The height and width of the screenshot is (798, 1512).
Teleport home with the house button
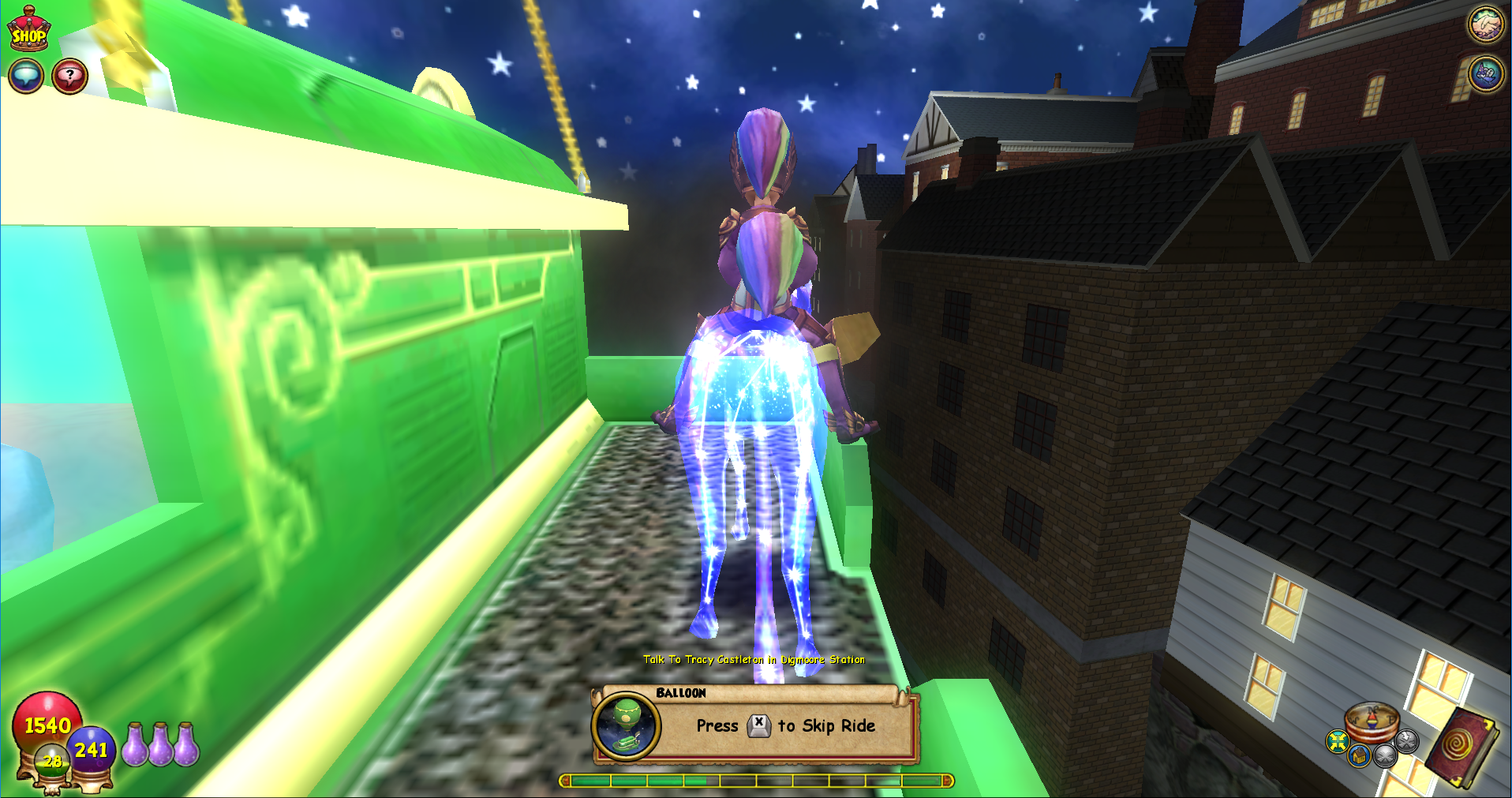[x=1358, y=756]
